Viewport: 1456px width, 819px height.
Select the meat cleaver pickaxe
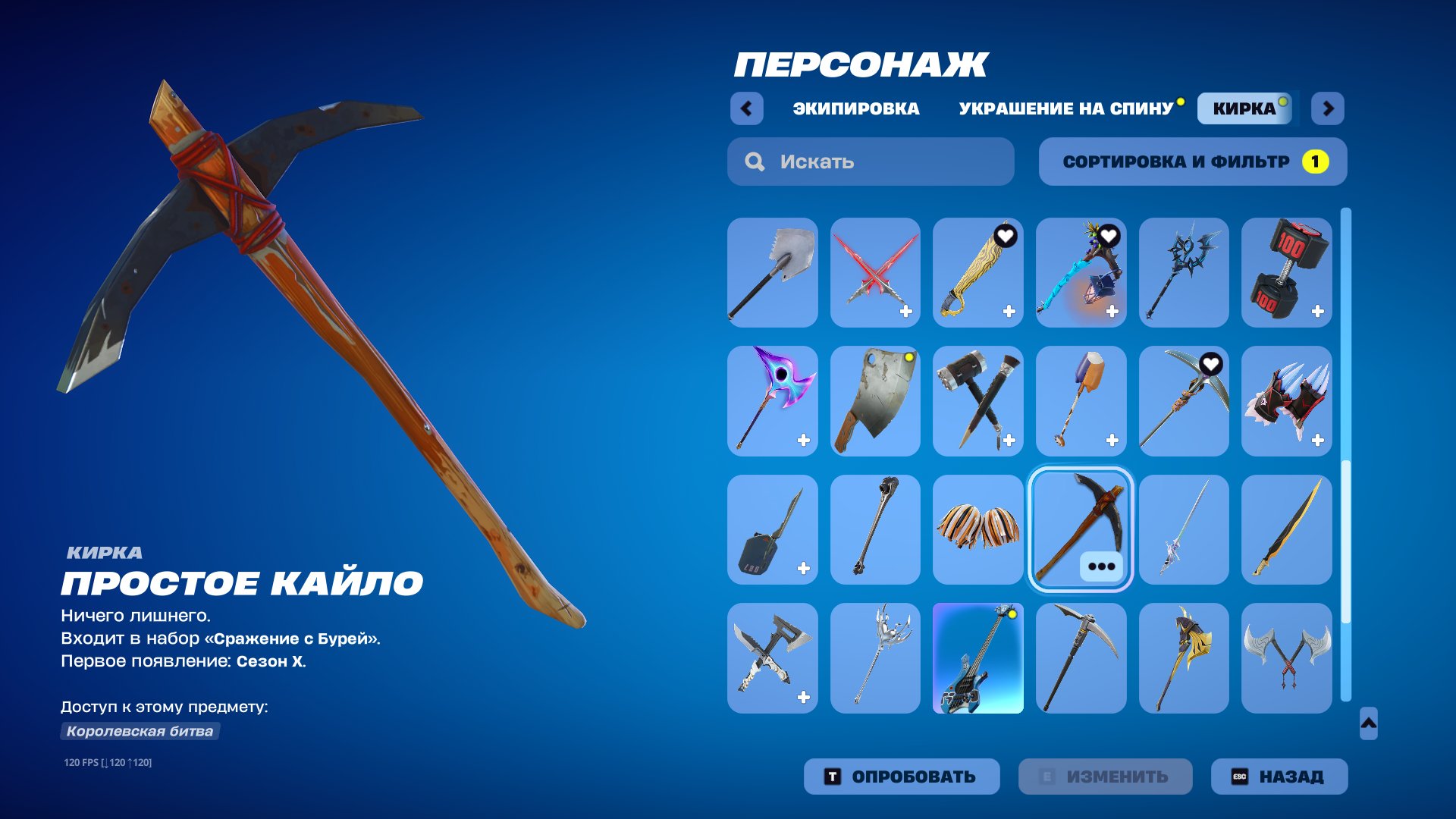pos(875,402)
